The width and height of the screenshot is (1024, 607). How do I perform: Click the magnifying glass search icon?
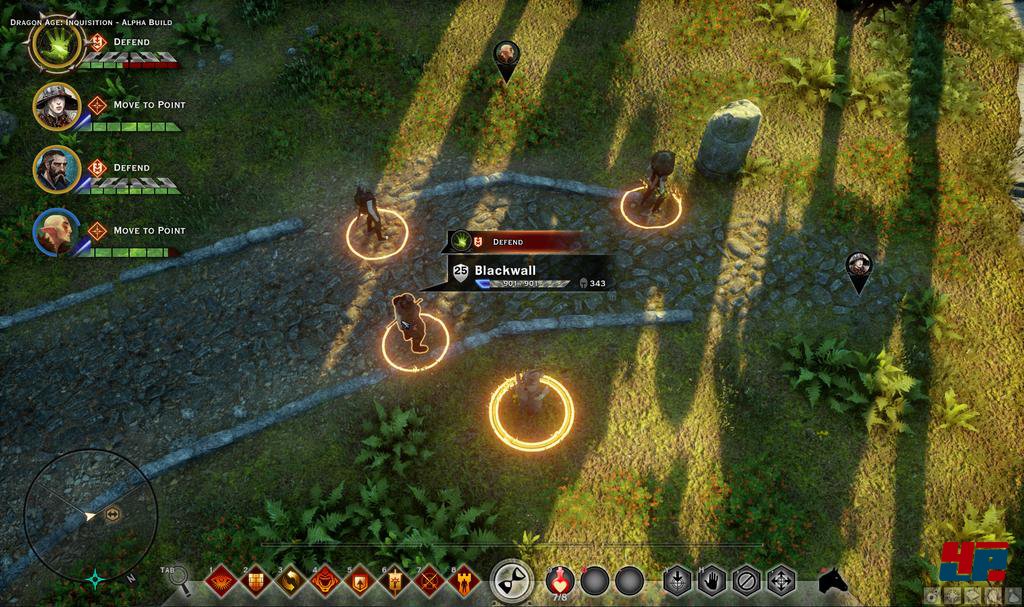178,578
